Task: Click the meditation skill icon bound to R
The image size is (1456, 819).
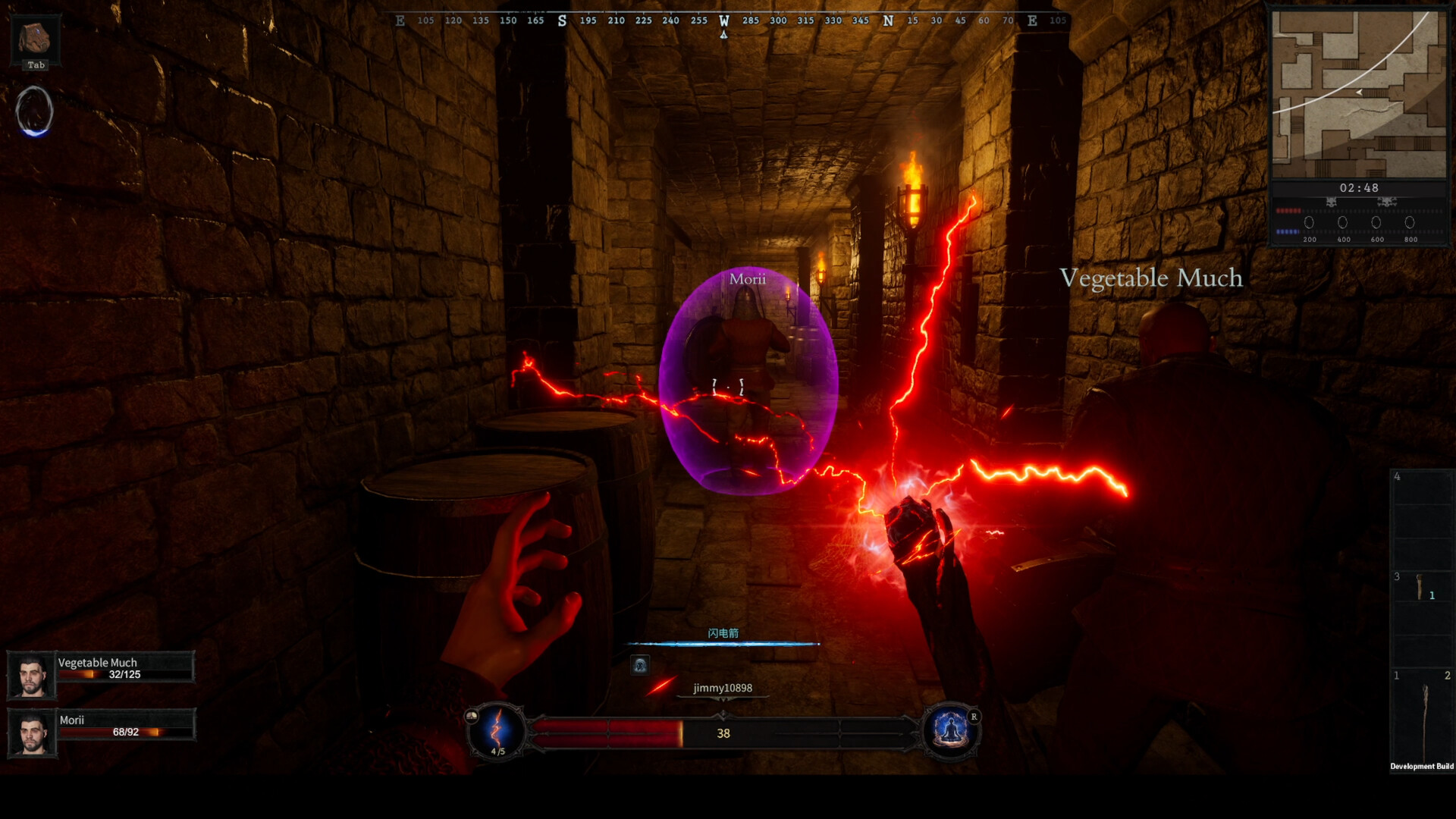Action: [949, 732]
